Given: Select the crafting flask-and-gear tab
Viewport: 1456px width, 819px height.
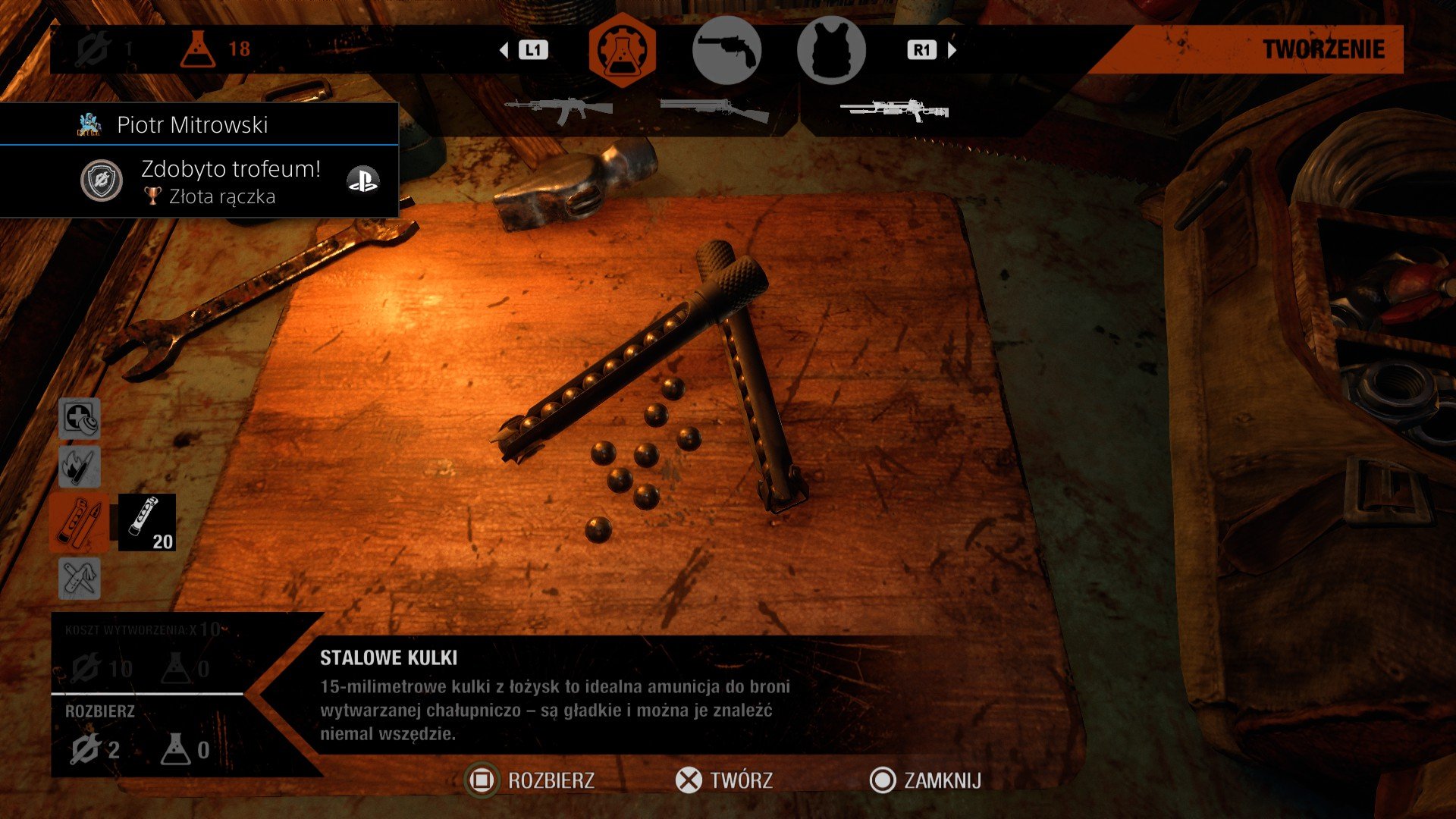Looking at the screenshot, I should [x=622, y=50].
